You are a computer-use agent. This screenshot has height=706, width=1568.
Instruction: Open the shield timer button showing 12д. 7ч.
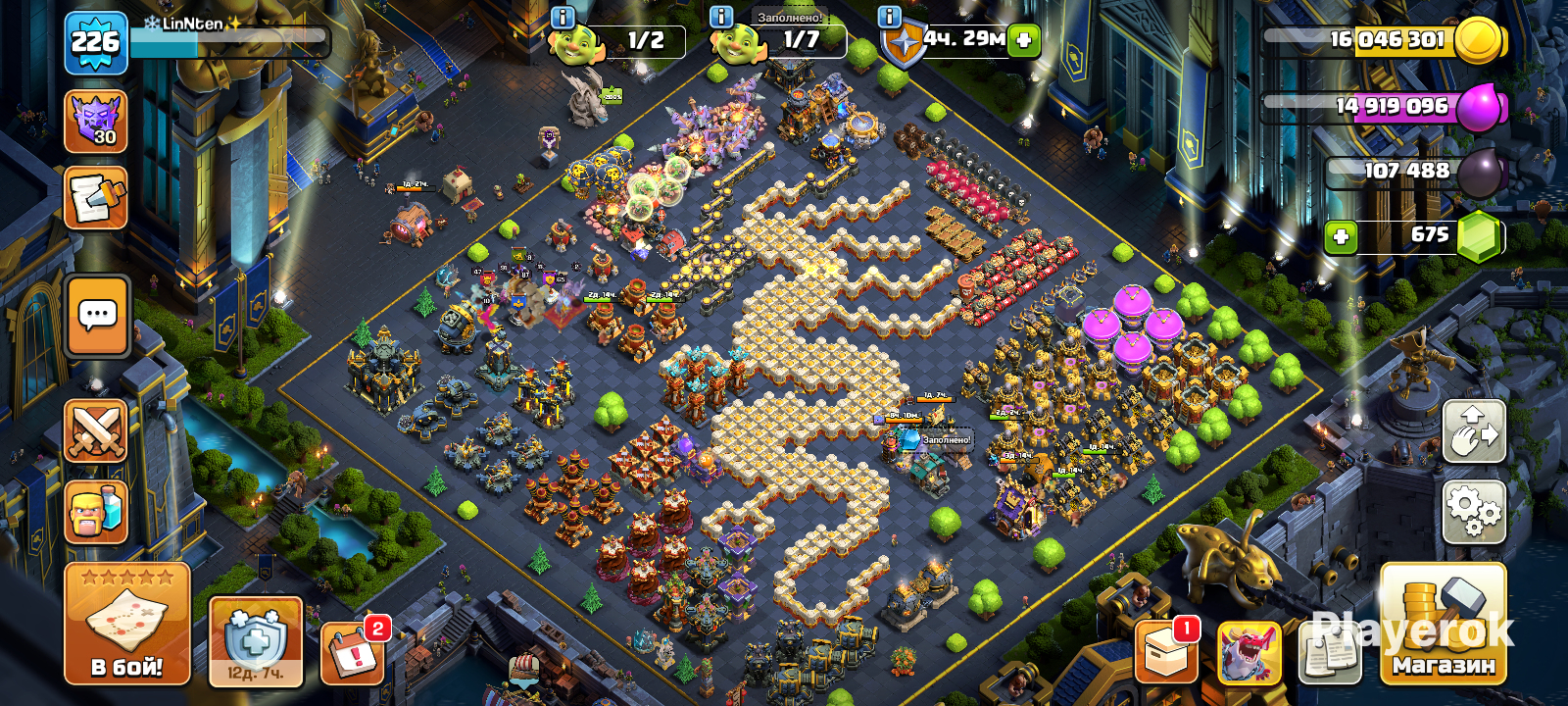256,641
